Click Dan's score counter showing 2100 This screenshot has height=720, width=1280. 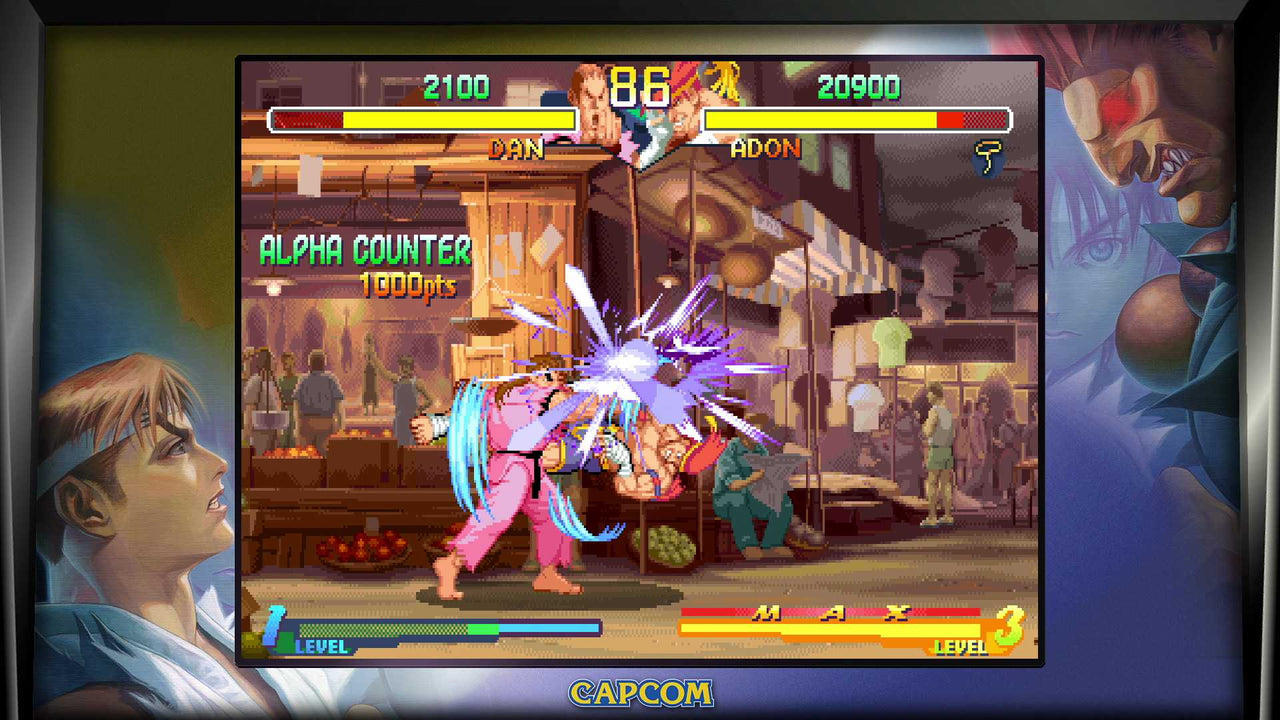(459, 86)
